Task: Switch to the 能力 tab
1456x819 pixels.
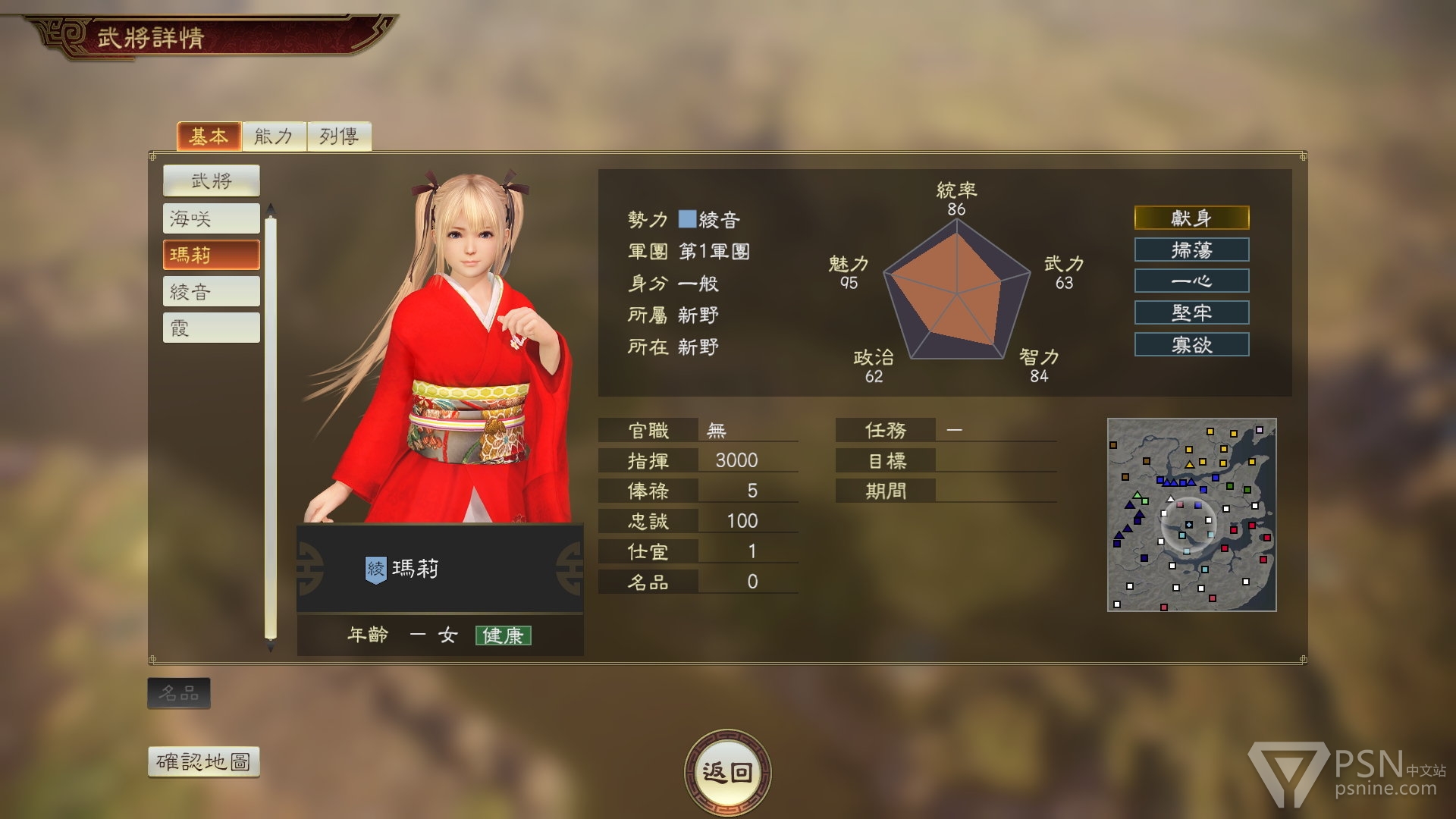Action: coord(274,136)
